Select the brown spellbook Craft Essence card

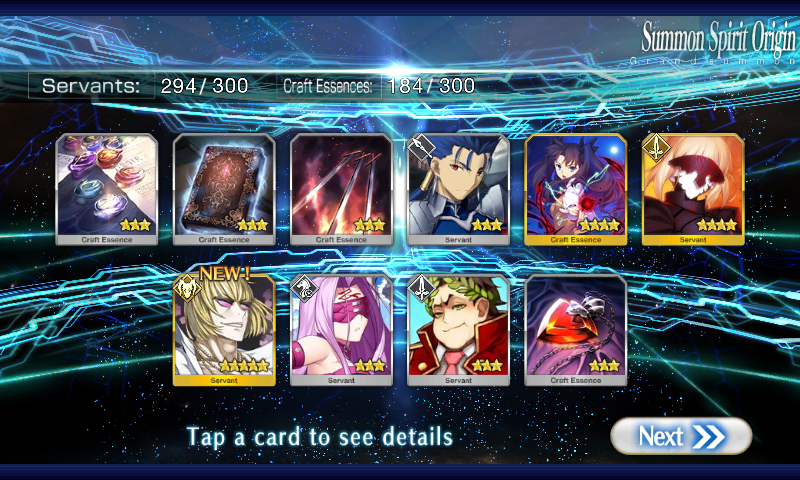[x=224, y=188]
